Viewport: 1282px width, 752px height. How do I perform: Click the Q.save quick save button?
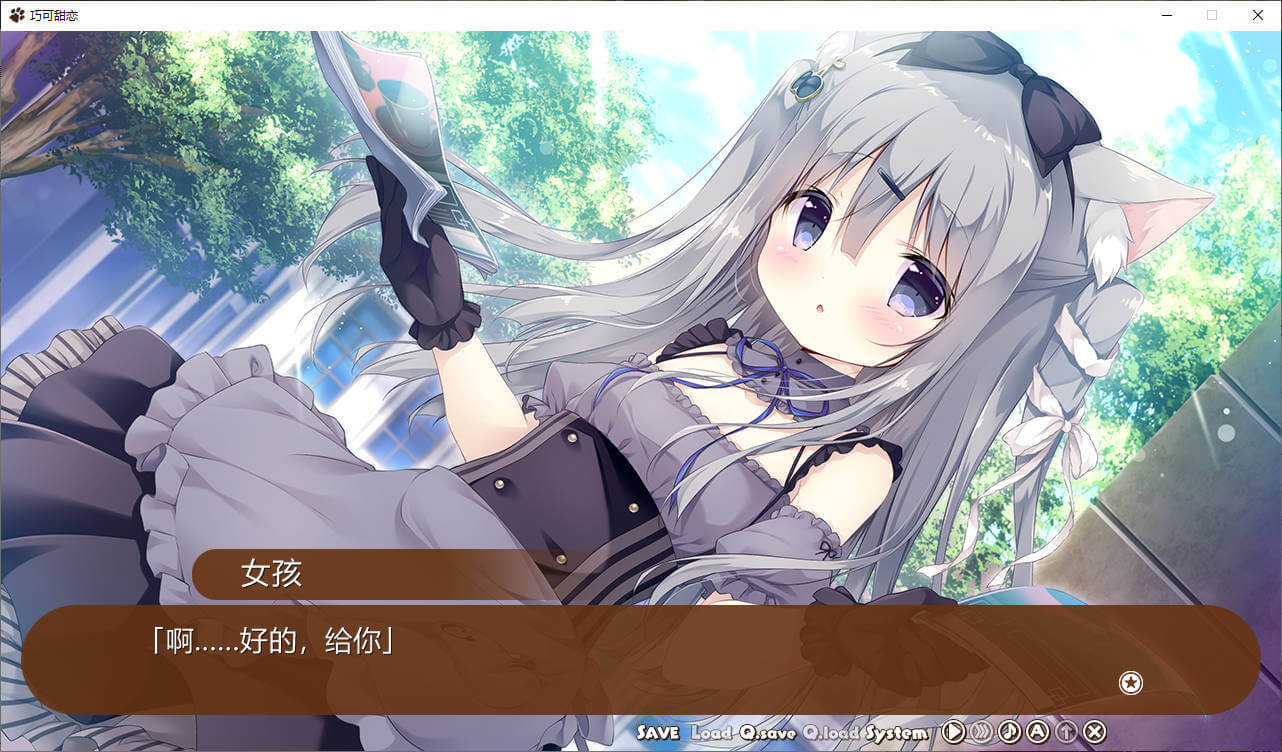click(768, 733)
